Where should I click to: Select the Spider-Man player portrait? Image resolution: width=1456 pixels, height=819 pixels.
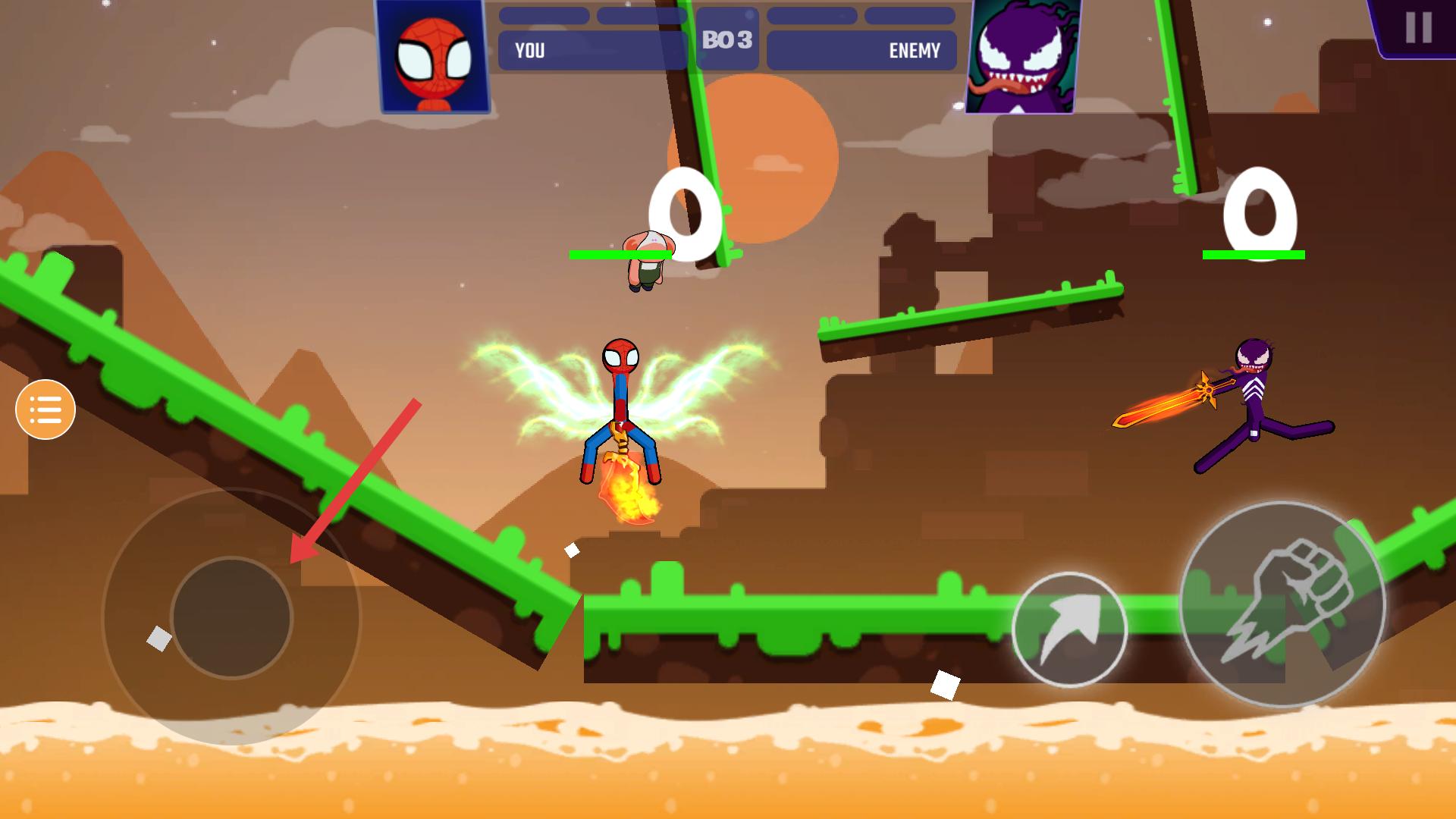pyautogui.click(x=433, y=57)
